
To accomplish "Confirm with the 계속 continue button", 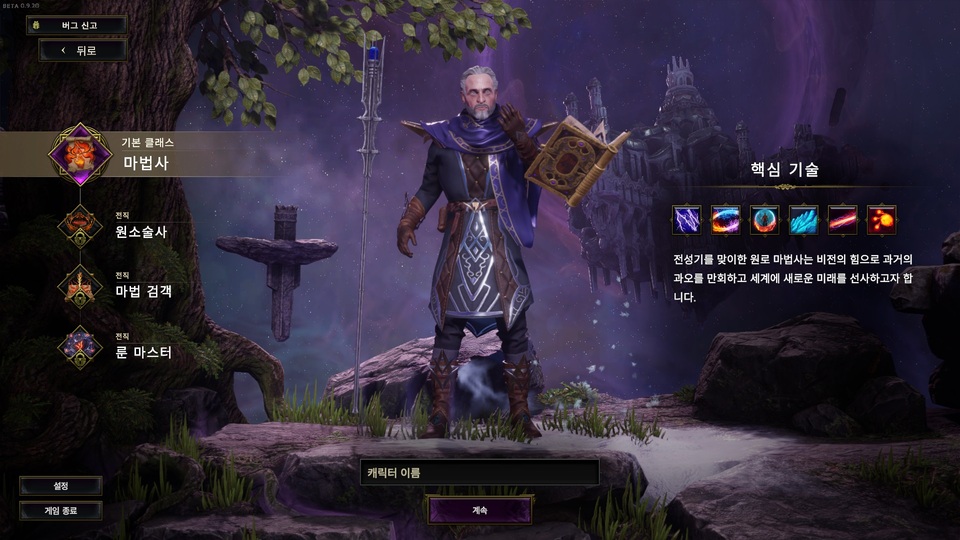I will tap(480, 510).
